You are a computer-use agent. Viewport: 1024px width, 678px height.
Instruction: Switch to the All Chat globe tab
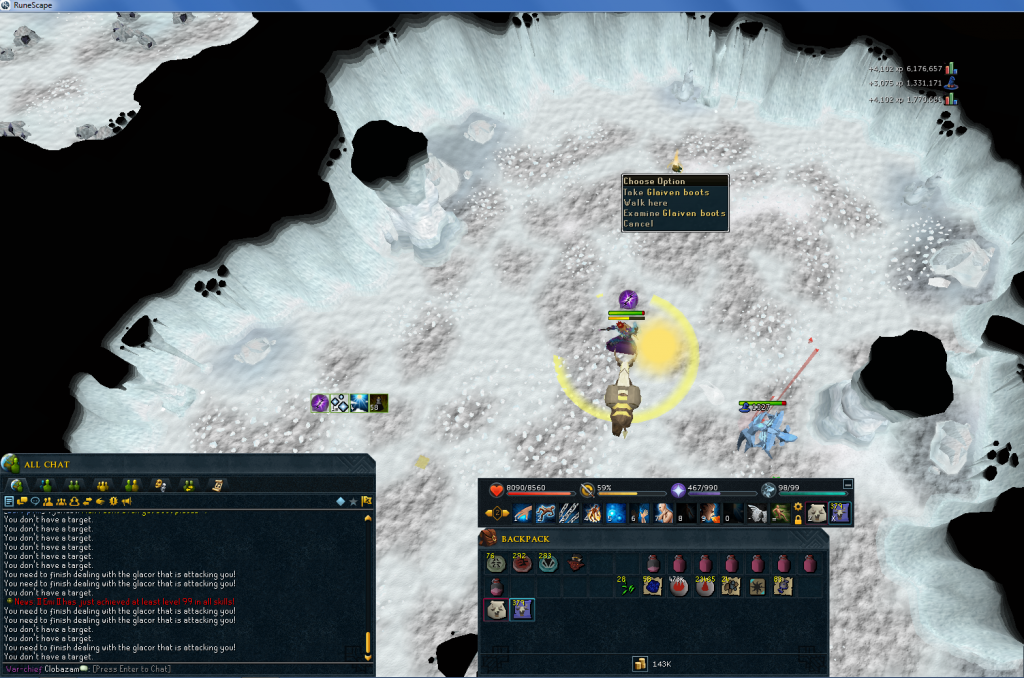(17, 485)
